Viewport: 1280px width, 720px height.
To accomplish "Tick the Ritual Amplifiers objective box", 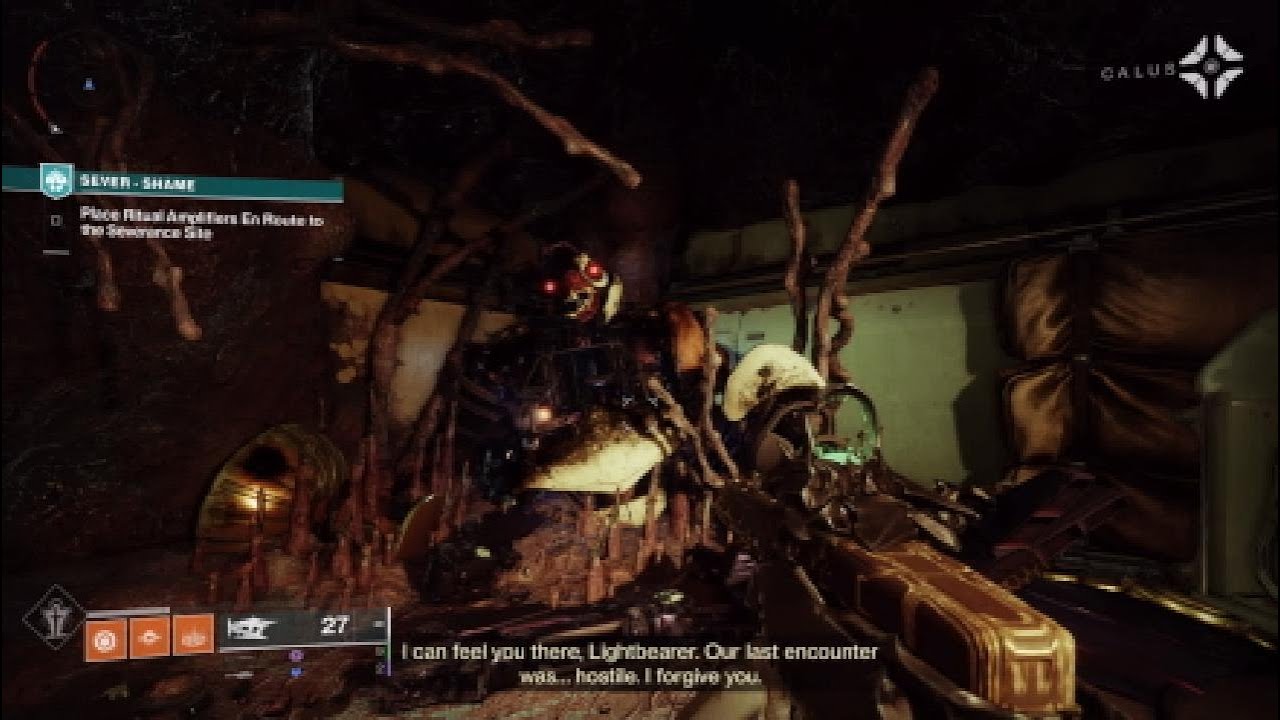I will point(57,220).
